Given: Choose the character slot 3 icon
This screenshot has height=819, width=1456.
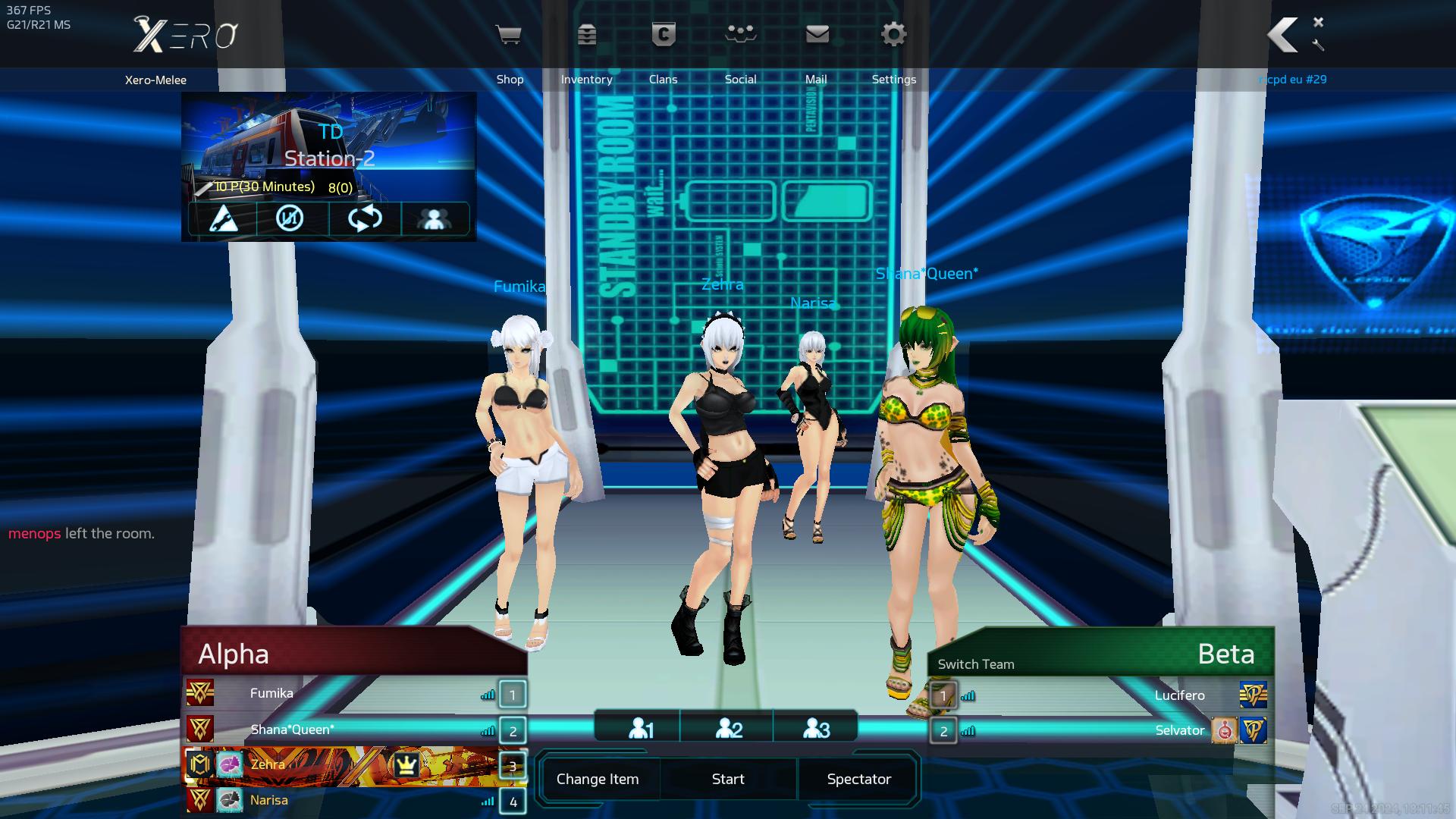Looking at the screenshot, I should 816,729.
